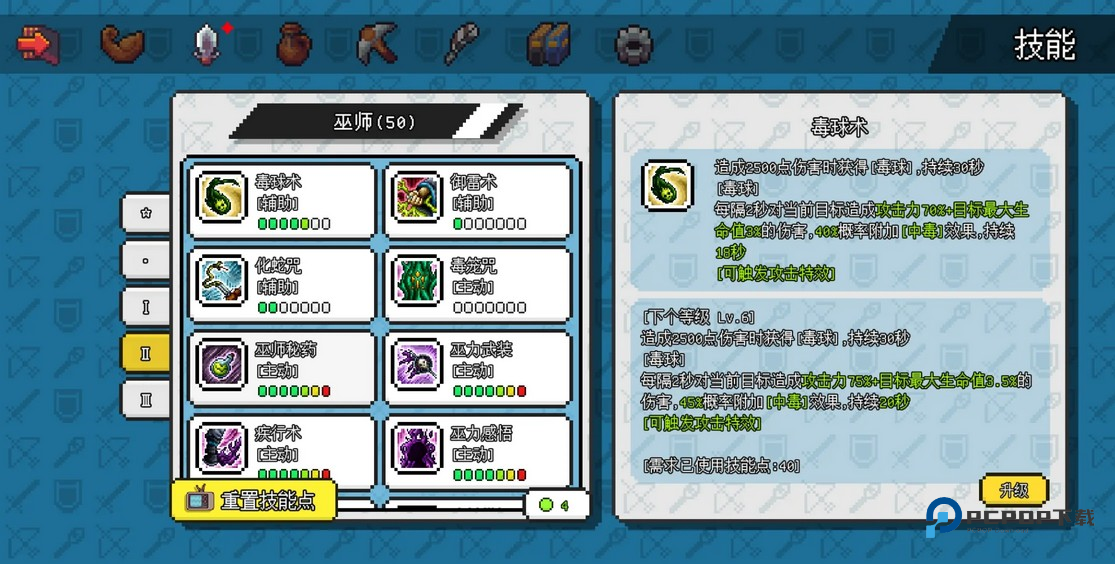Open the flexed arm character menu
Image resolution: width=1115 pixels, height=564 pixels.
[123, 44]
